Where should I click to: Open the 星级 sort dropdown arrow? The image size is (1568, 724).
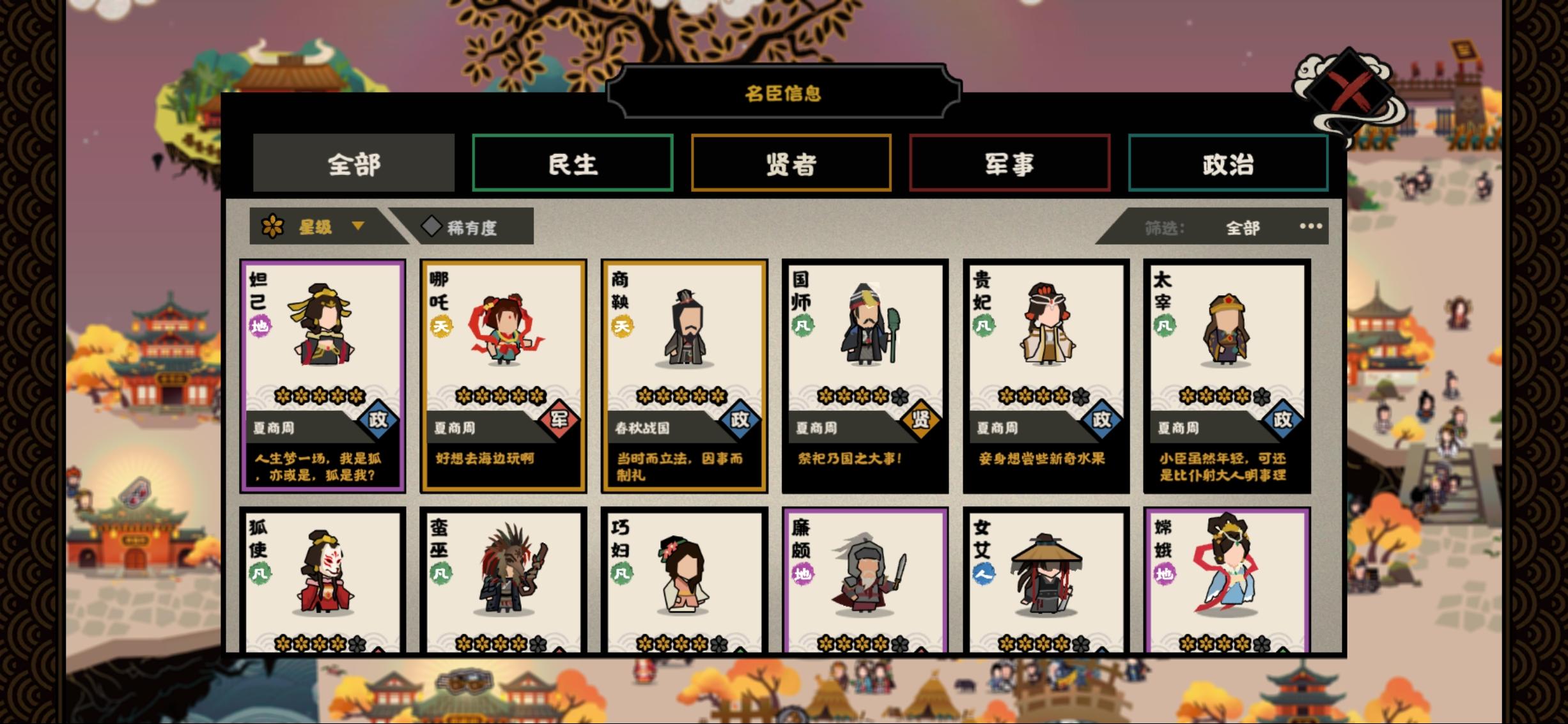(358, 227)
